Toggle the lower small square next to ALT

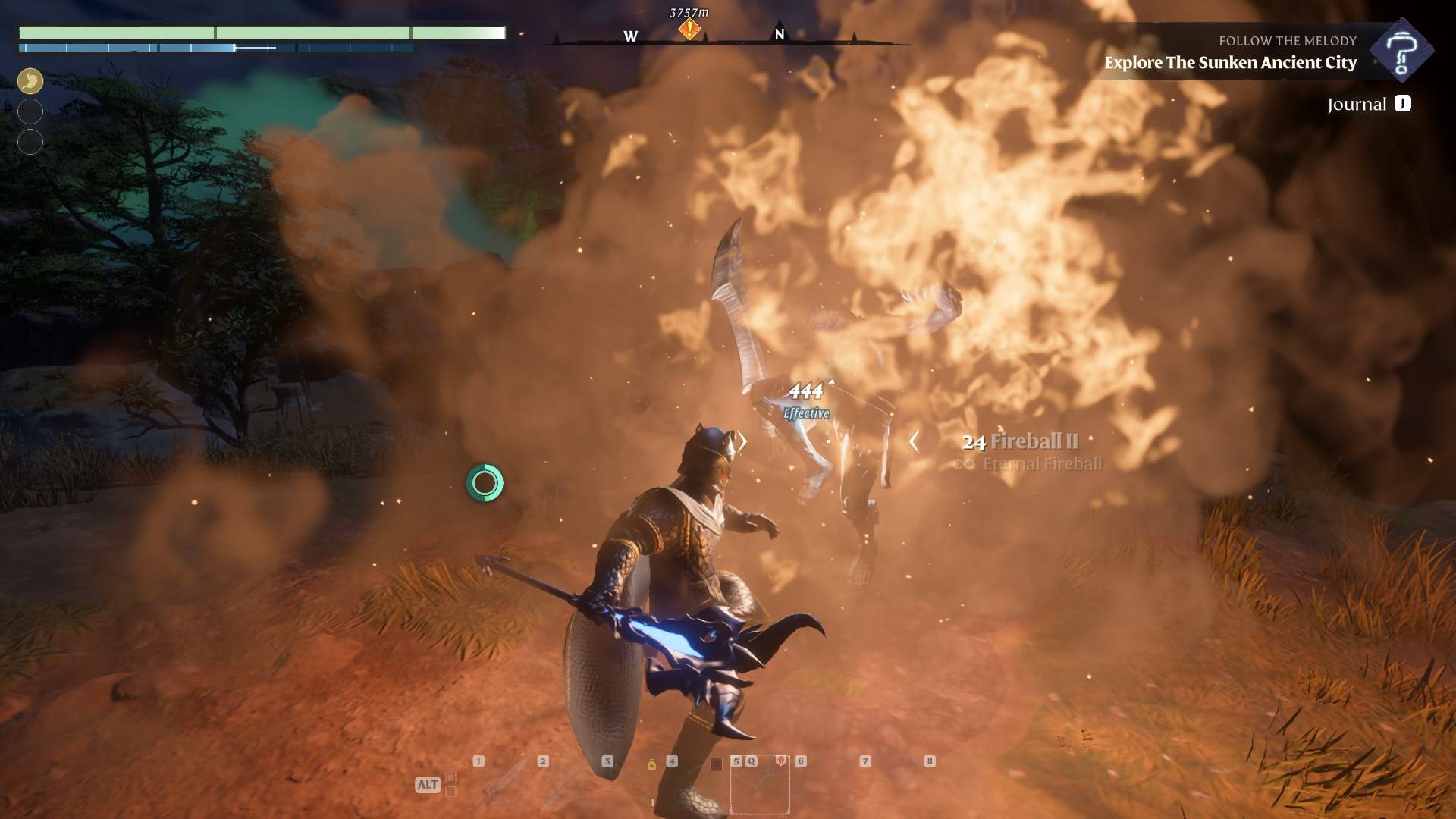click(x=451, y=791)
